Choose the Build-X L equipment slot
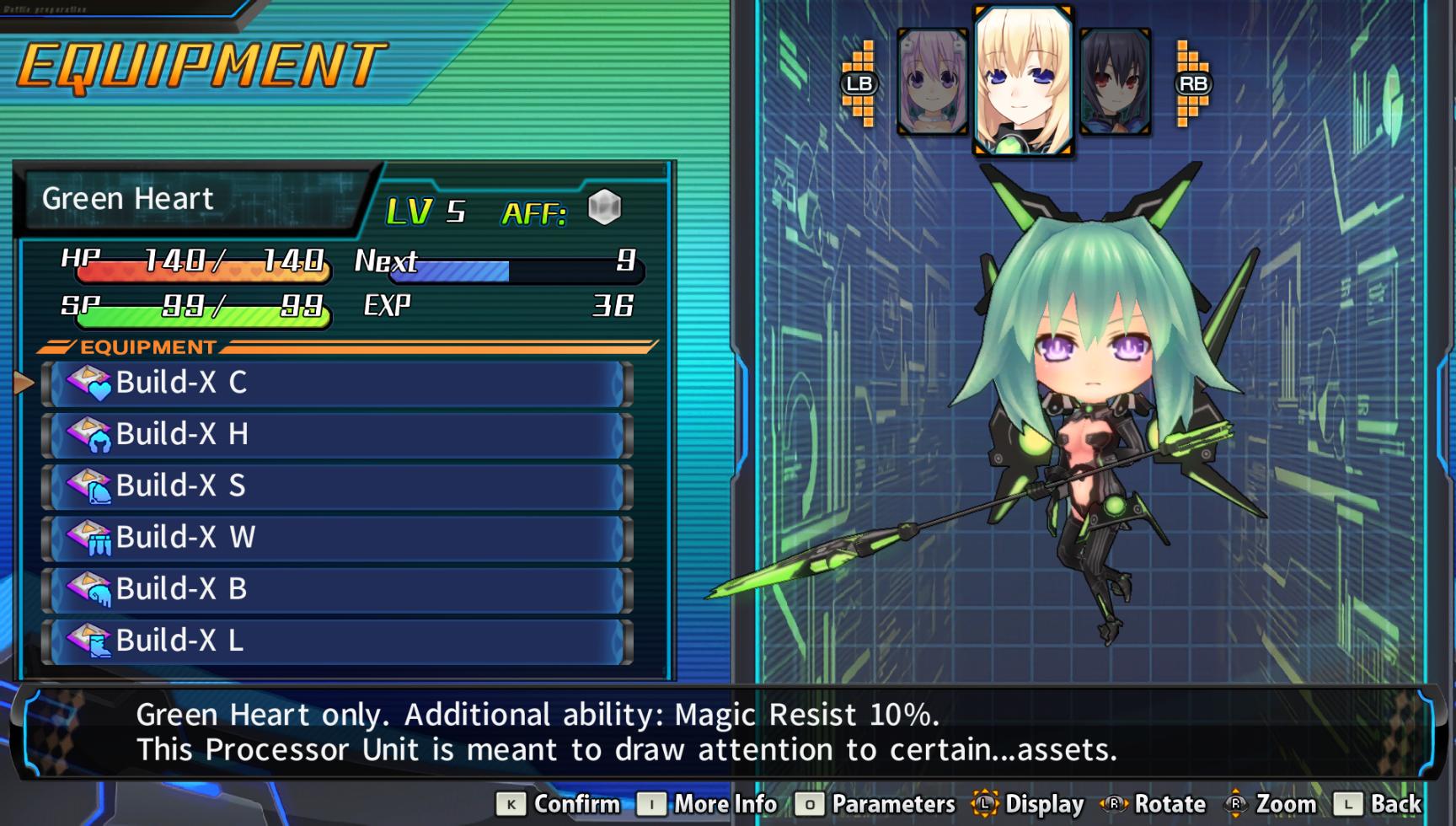This screenshot has height=826, width=1456. (337, 641)
